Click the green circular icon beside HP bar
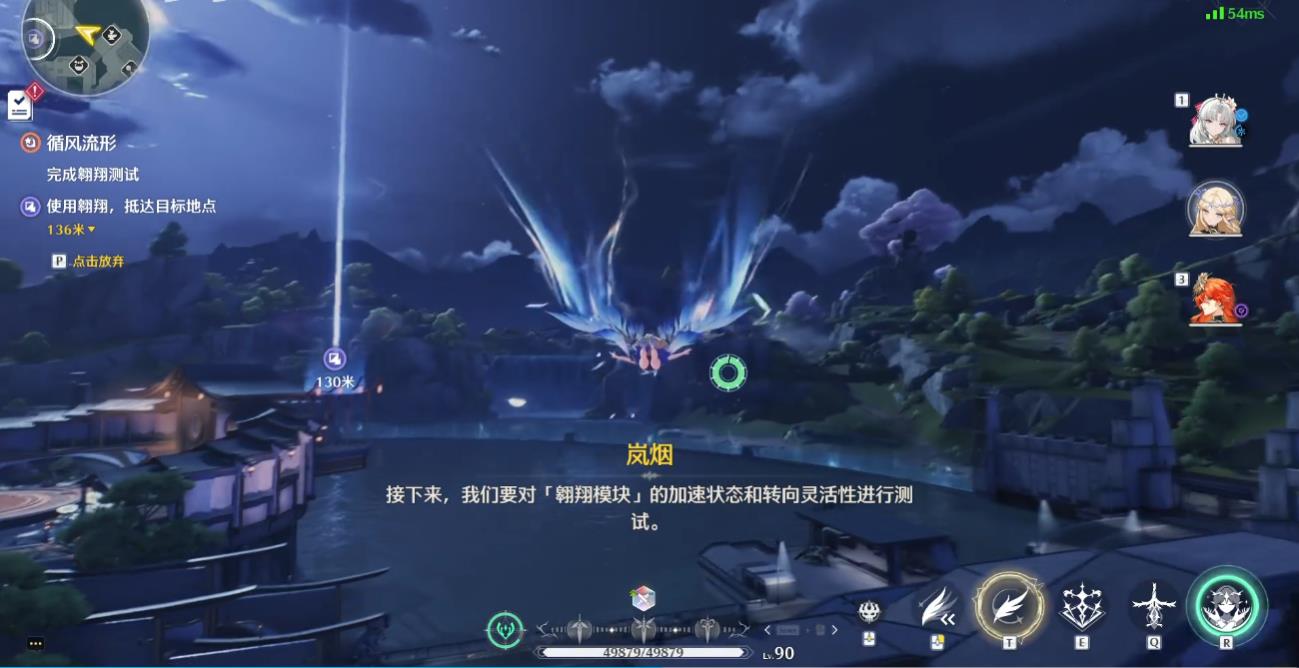Image resolution: width=1299 pixels, height=668 pixels. [x=505, y=629]
